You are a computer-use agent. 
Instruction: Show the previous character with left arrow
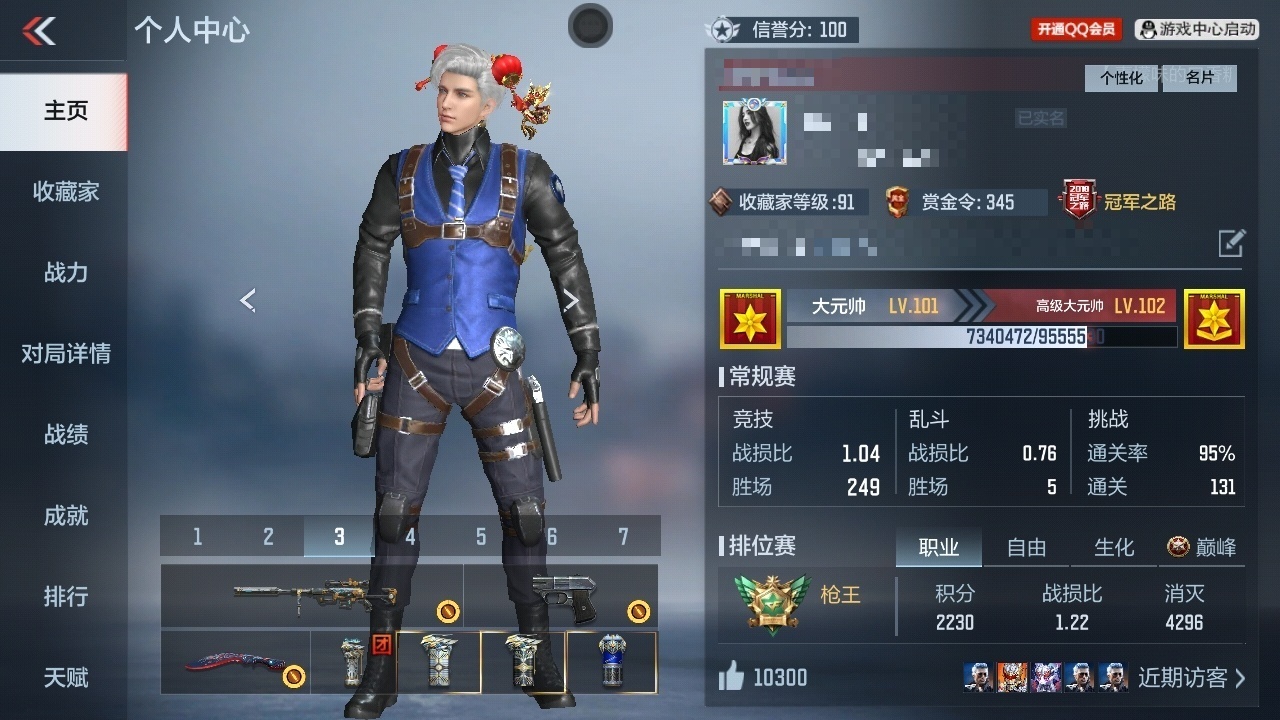coord(248,300)
